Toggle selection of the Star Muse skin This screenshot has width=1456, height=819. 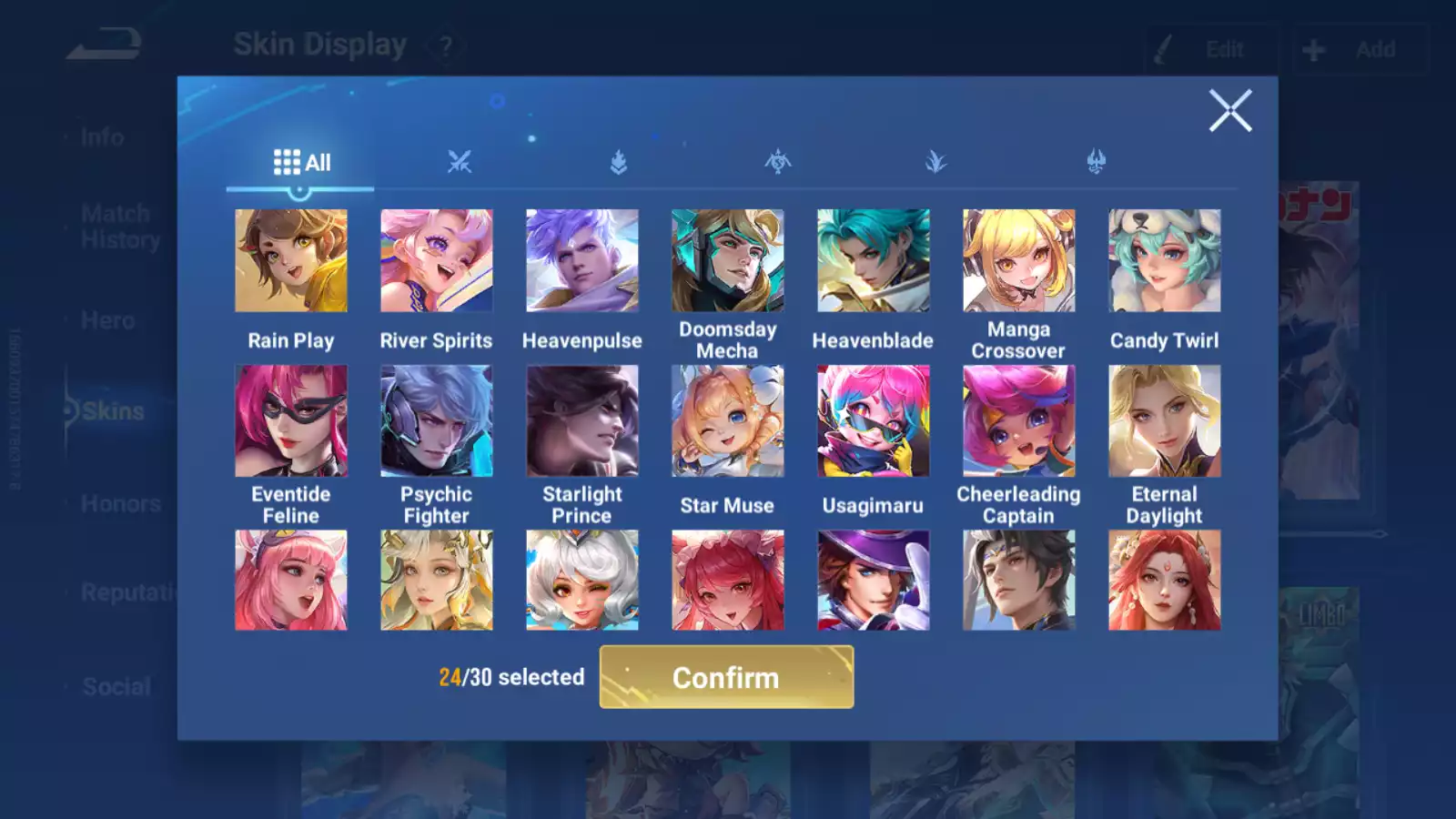coord(727,421)
